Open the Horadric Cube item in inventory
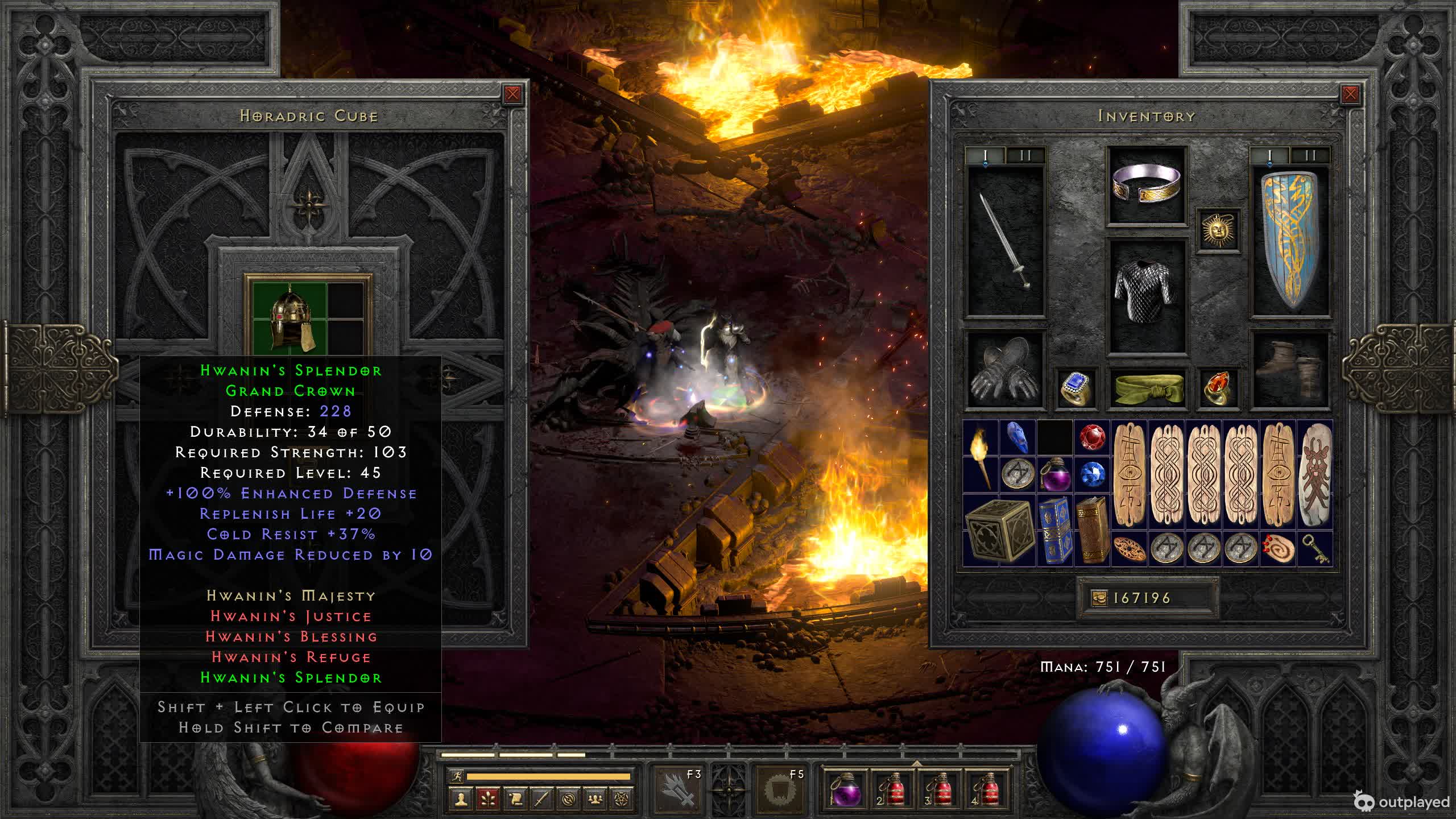 pyautogui.click(x=999, y=530)
